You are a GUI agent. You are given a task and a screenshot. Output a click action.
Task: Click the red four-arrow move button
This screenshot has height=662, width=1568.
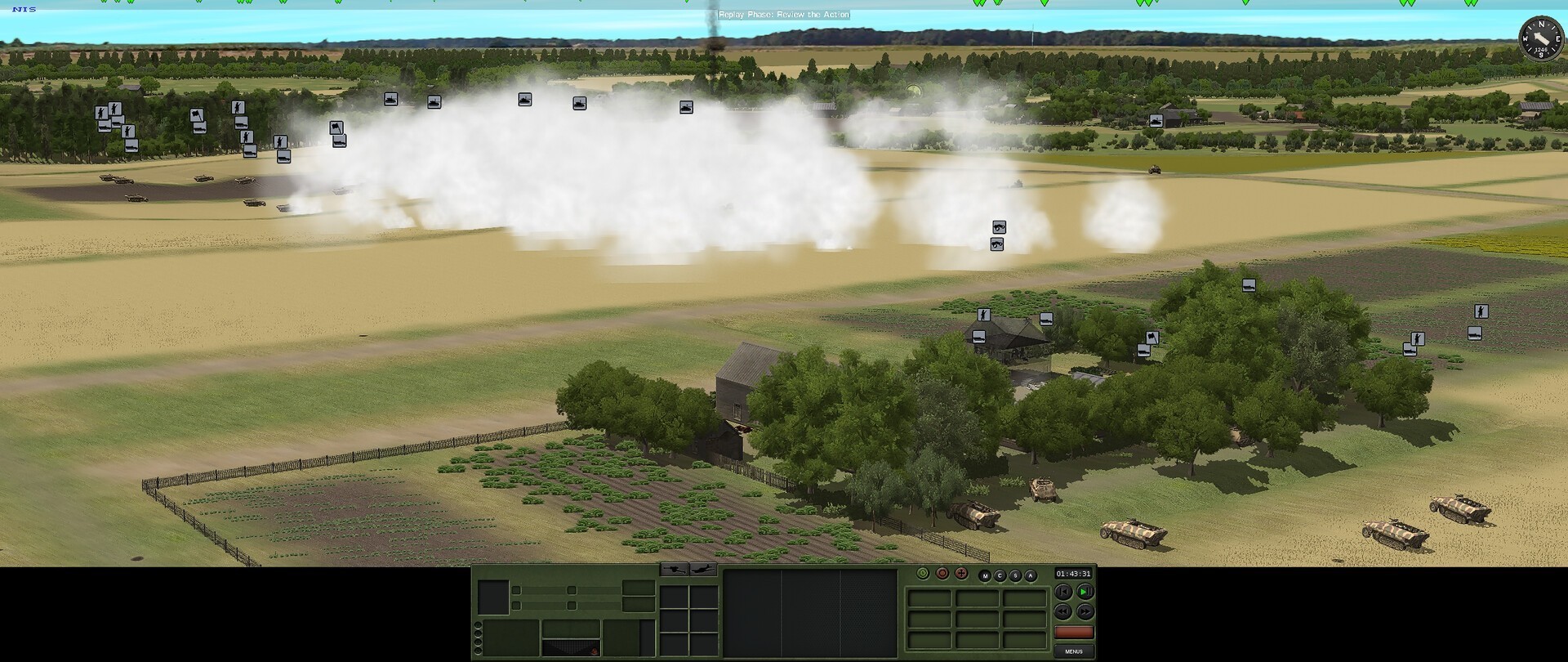tap(960, 574)
